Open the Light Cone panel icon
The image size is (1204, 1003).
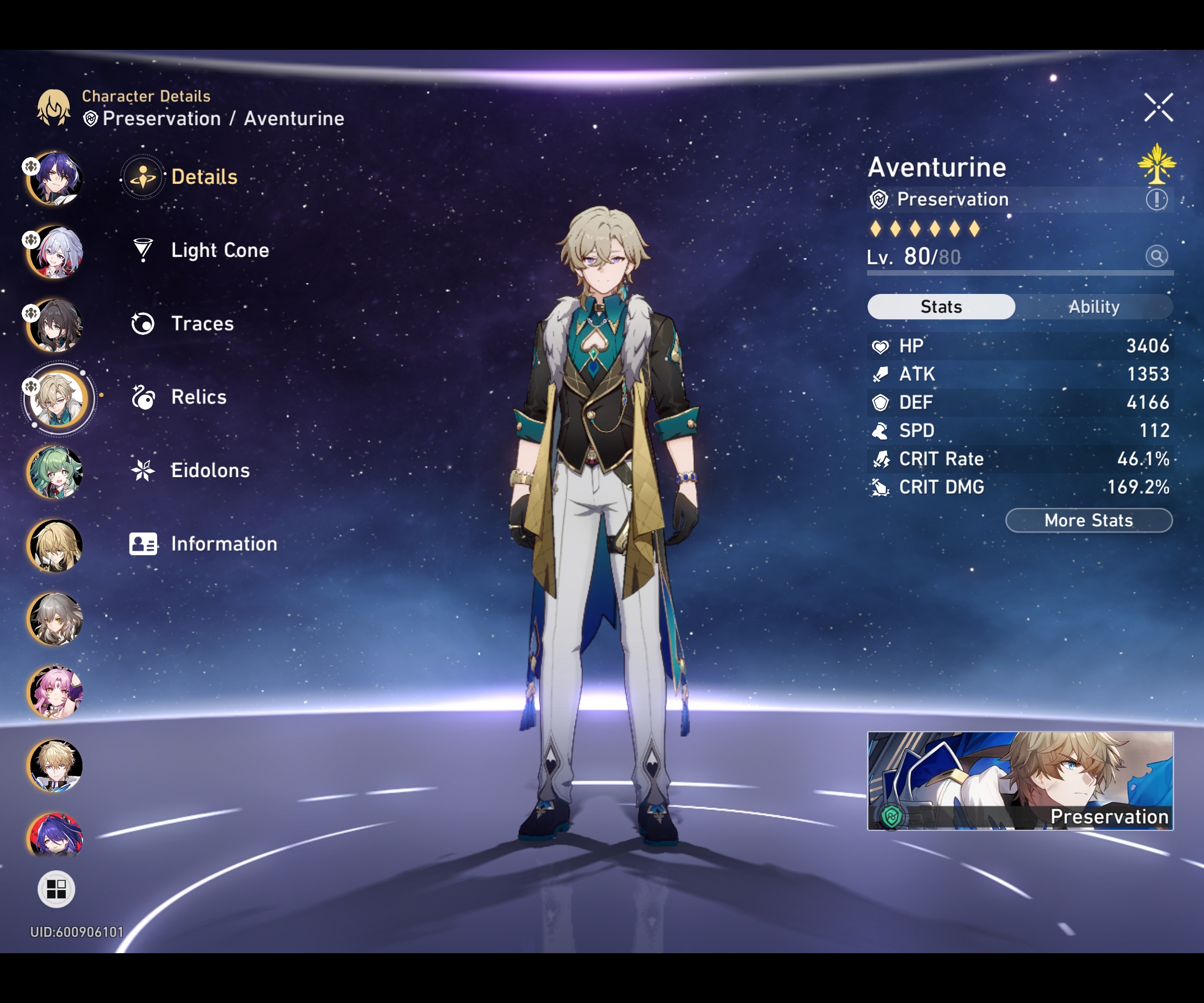tap(142, 250)
